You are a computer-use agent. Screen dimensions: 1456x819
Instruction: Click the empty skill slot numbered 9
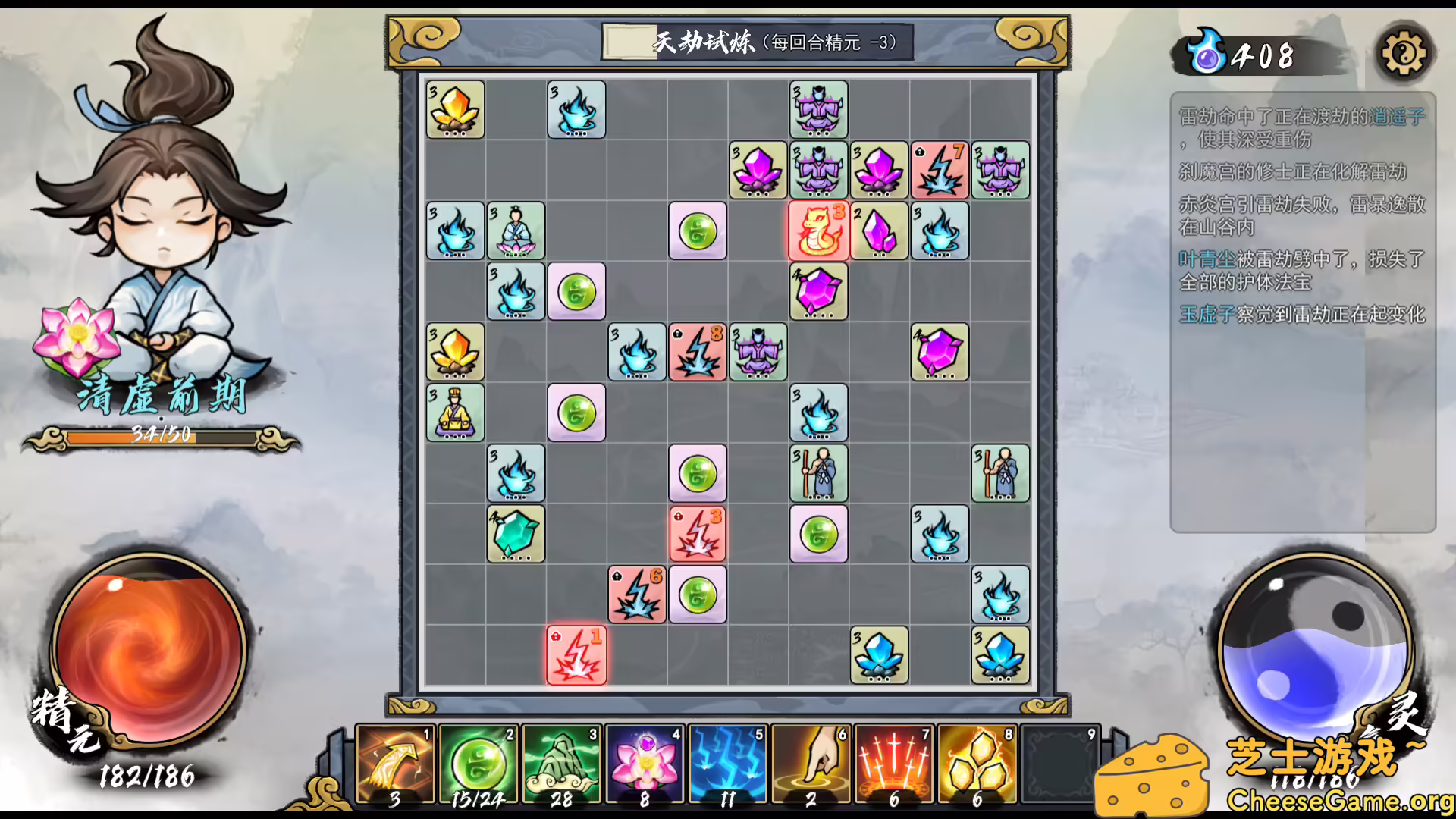[1059, 766]
